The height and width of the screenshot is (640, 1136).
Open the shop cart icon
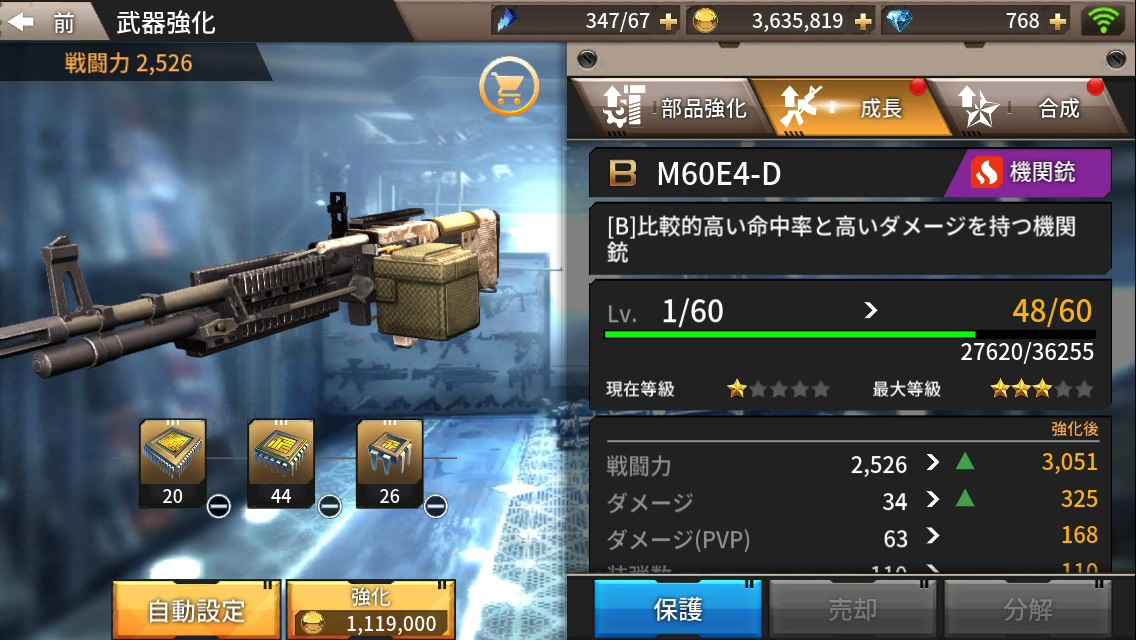click(x=509, y=88)
